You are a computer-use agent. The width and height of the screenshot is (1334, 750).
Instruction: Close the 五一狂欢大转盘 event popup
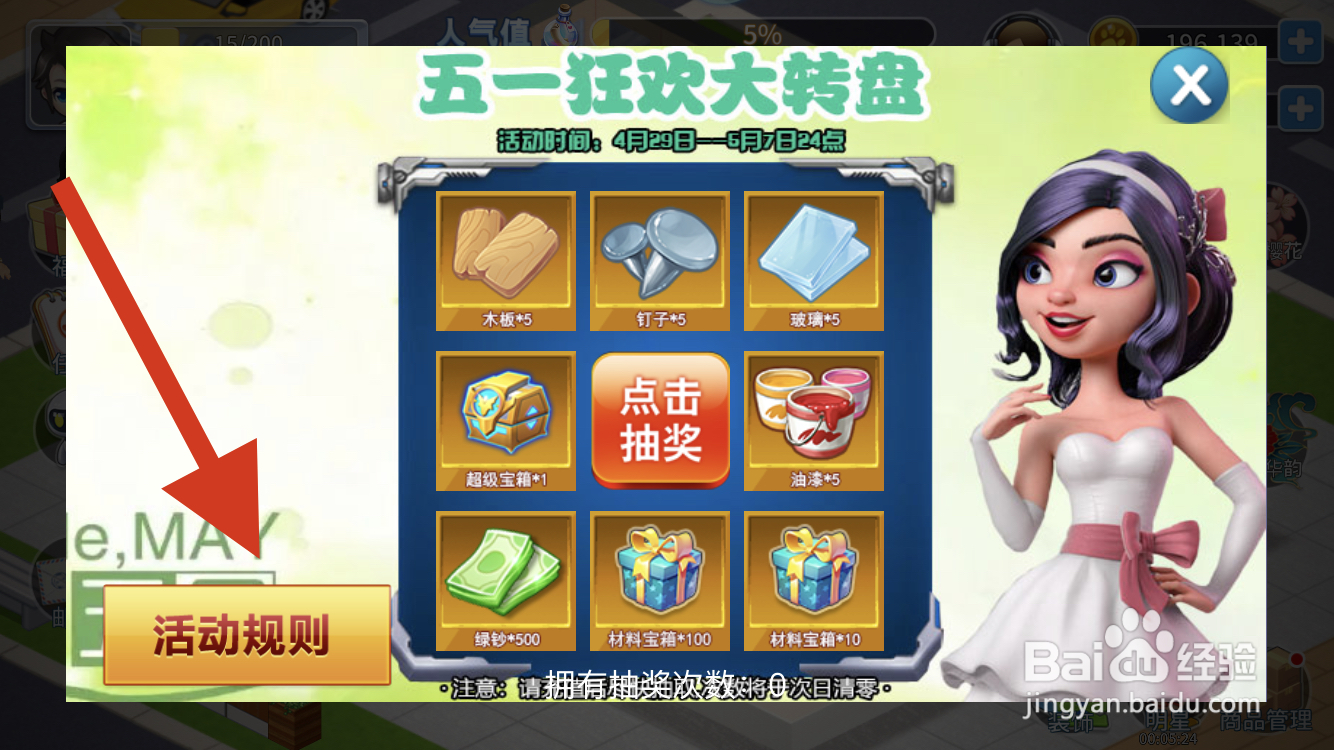pyautogui.click(x=1188, y=87)
